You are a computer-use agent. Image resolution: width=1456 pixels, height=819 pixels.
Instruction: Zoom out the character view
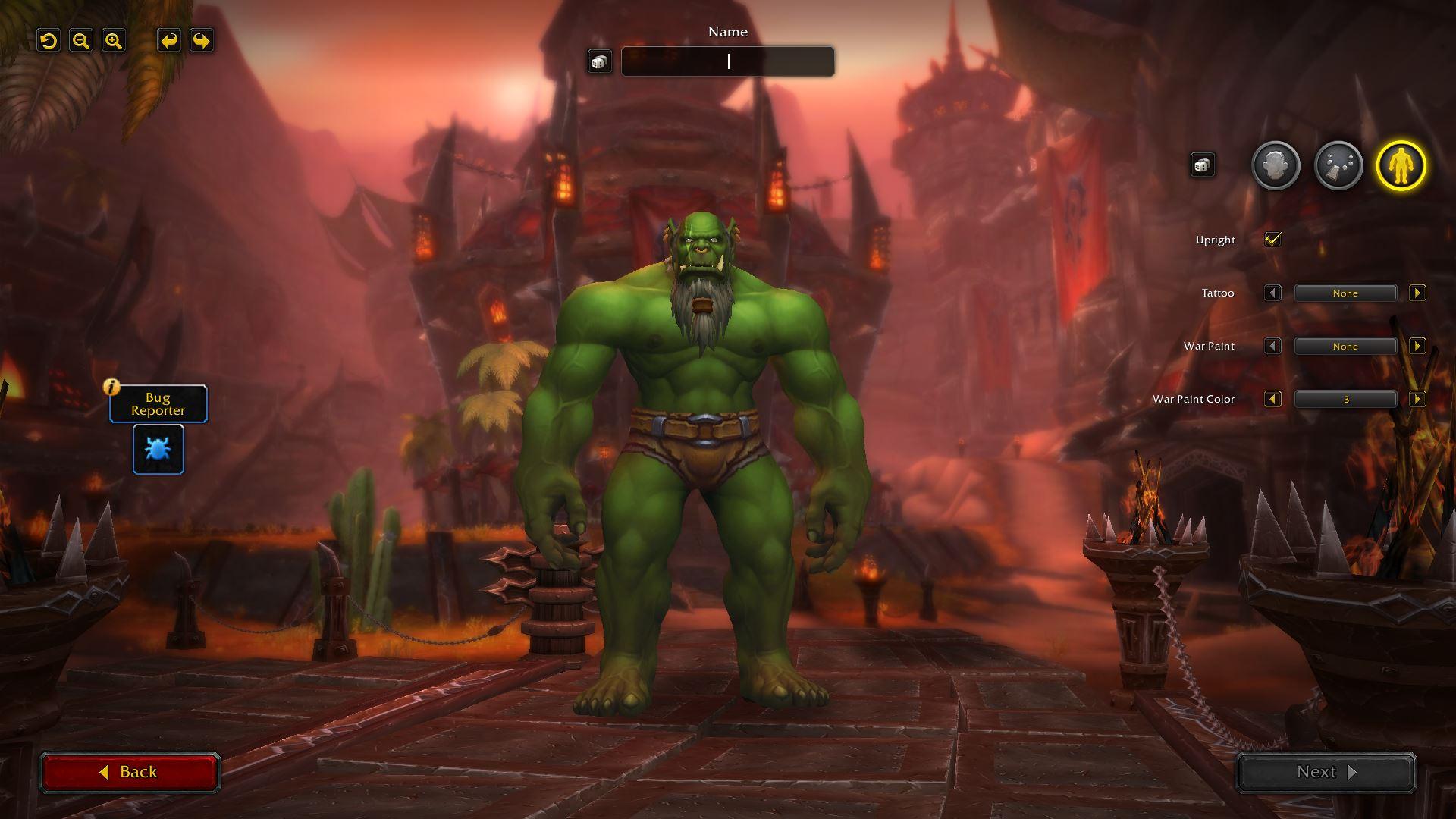pyautogui.click(x=81, y=41)
